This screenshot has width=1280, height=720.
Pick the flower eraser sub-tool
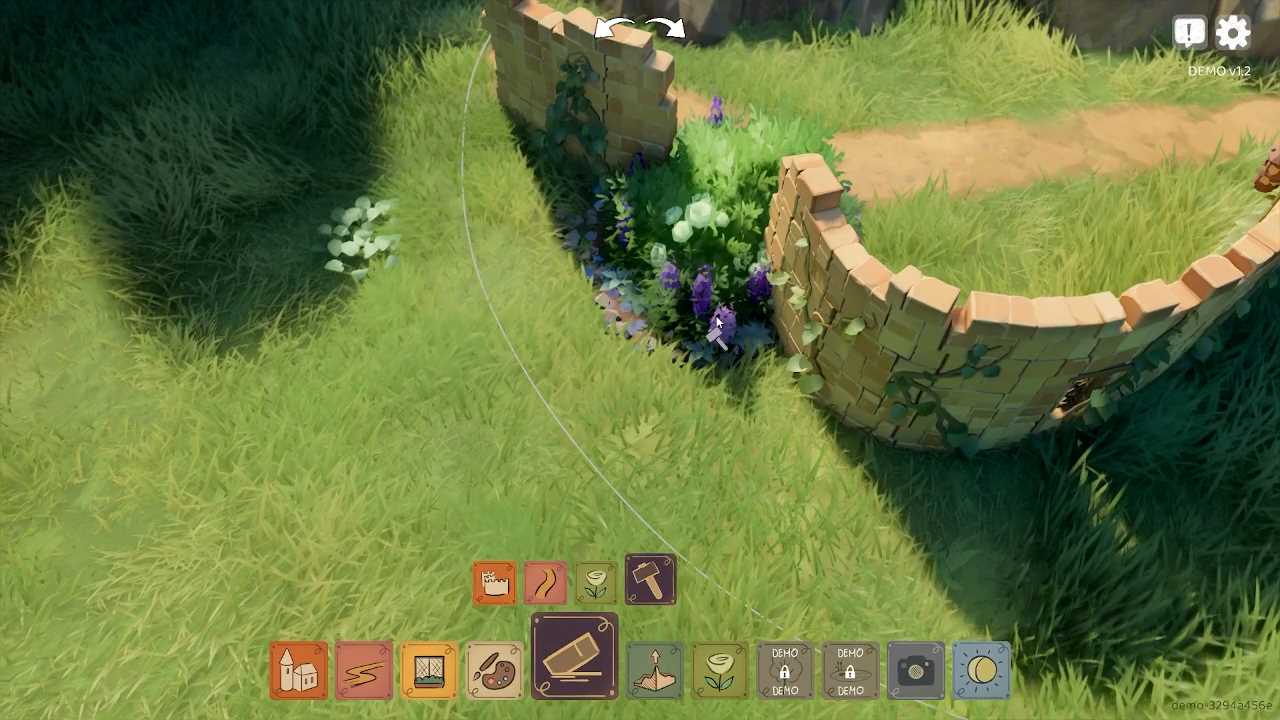(597, 583)
